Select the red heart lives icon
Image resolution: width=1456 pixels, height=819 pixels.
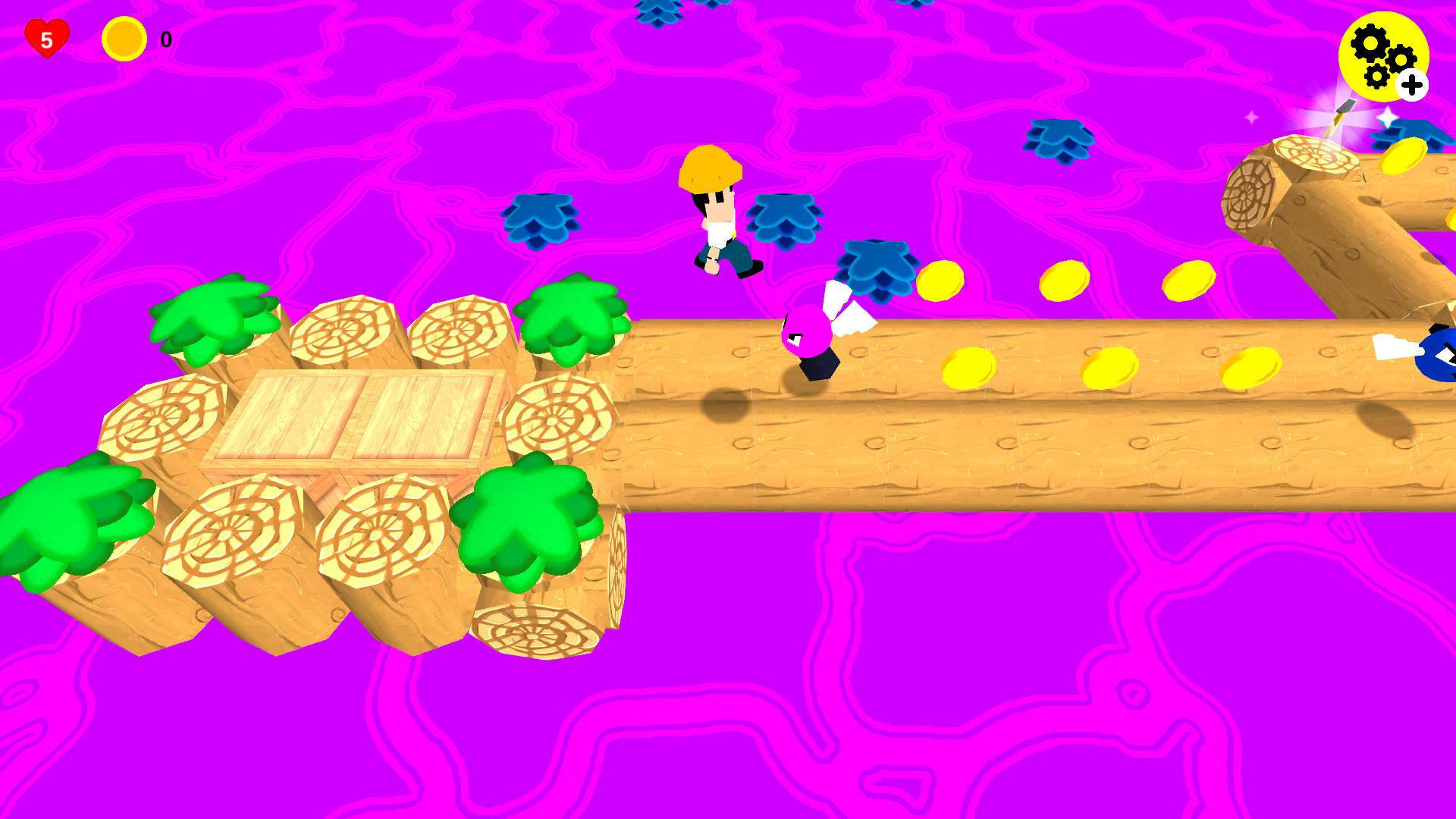[45, 37]
